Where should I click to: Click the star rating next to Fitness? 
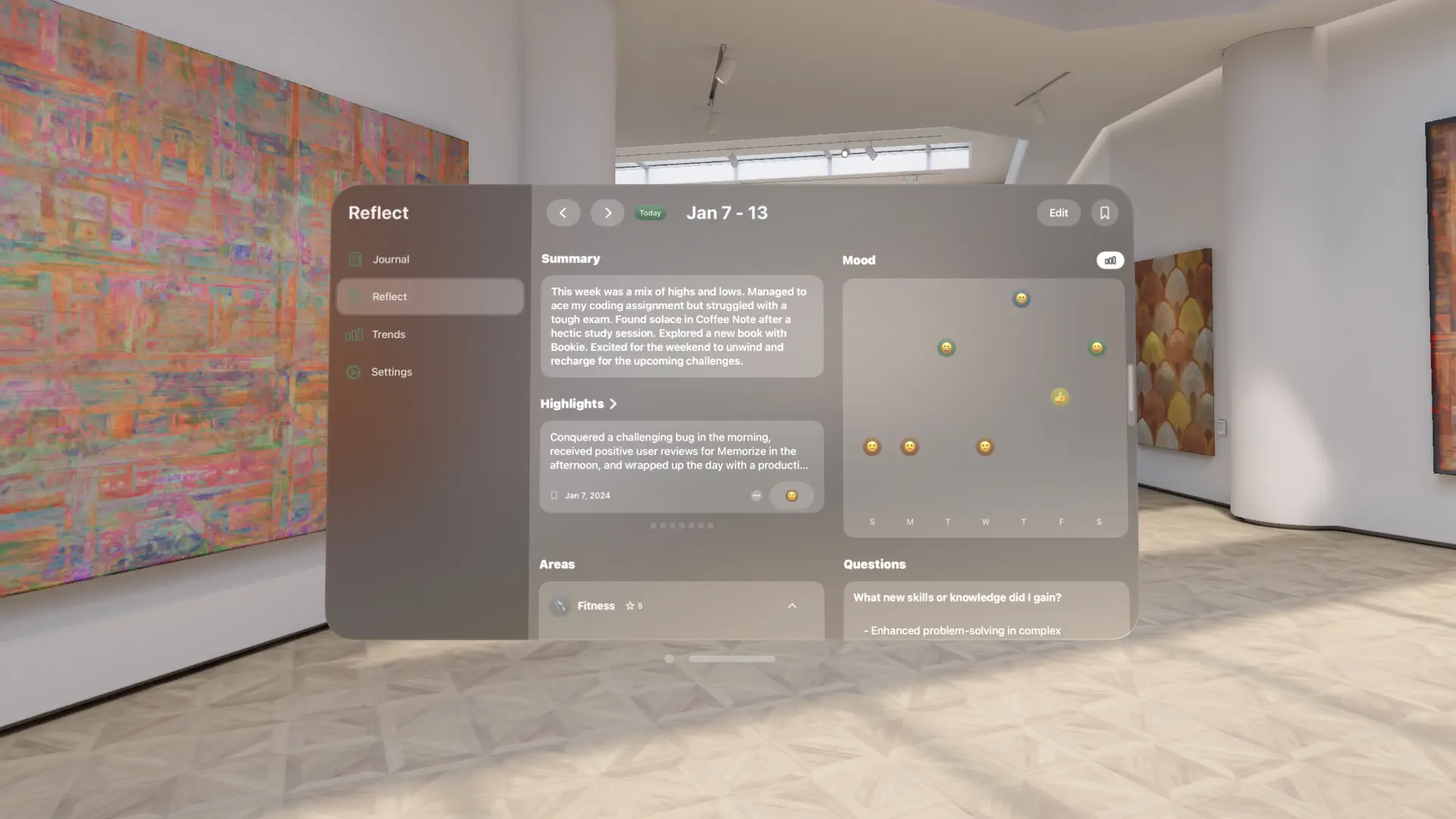pos(634,606)
